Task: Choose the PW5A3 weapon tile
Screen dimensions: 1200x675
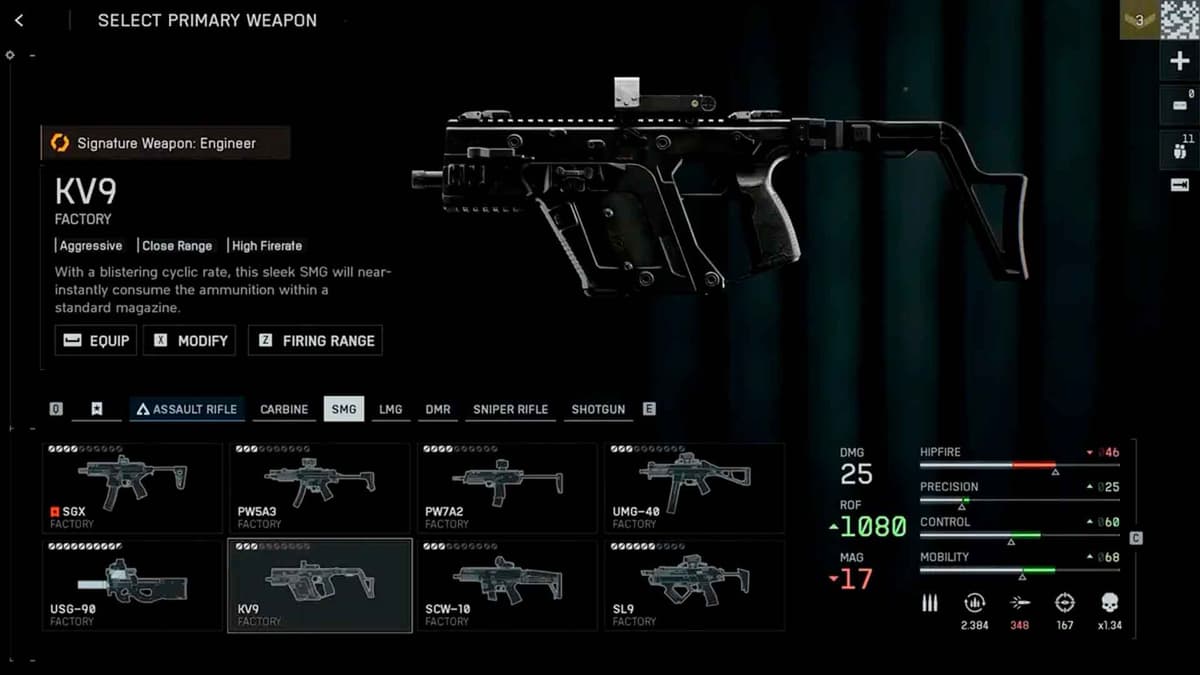Action: 319,487
